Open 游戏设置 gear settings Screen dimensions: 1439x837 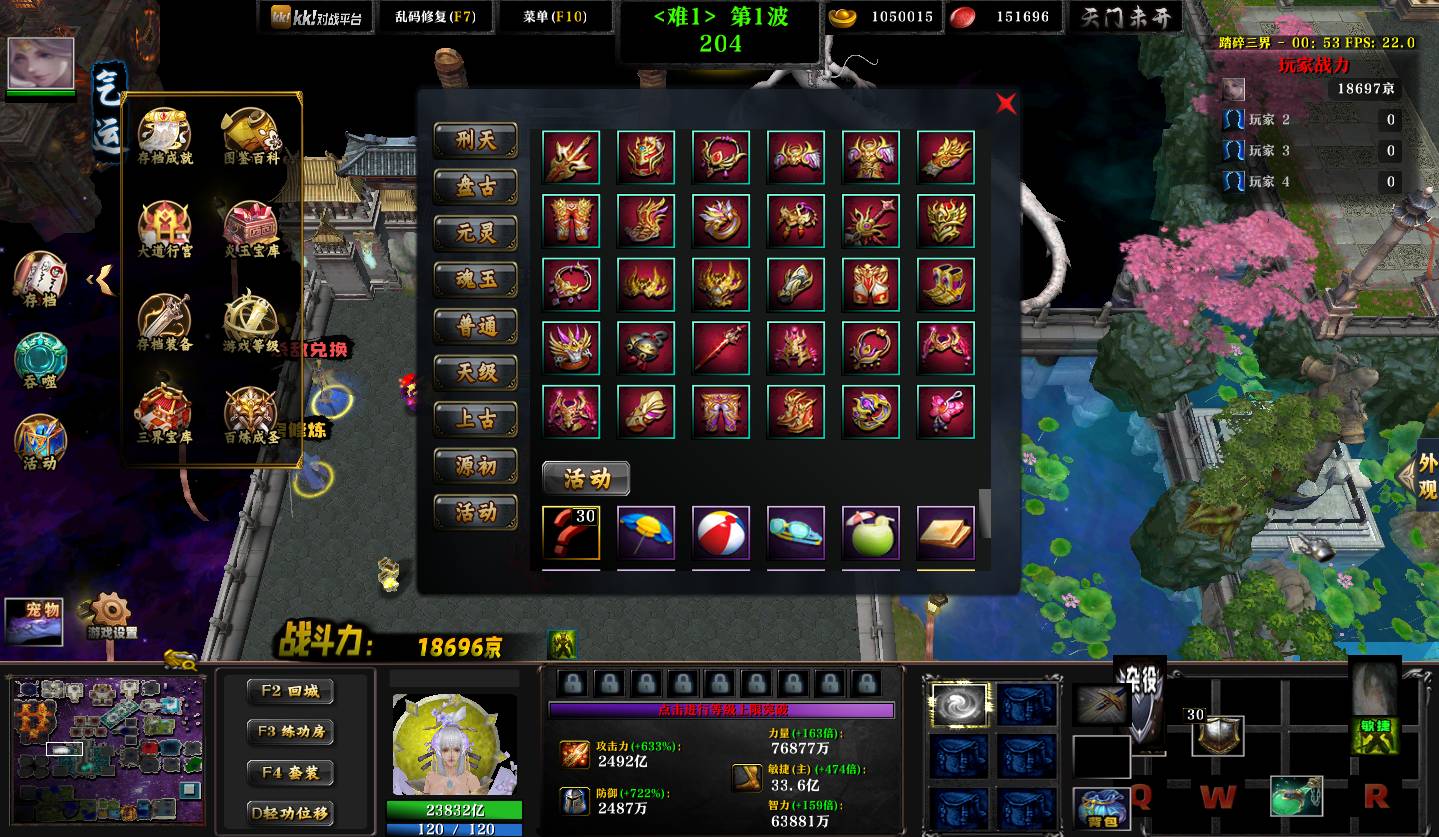(x=111, y=615)
